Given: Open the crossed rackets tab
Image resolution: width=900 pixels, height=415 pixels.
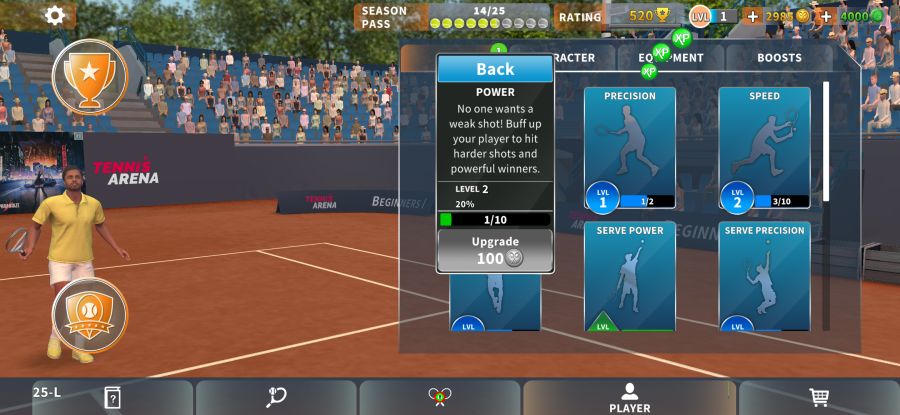Looking at the screenshot, I should [439, 397].
